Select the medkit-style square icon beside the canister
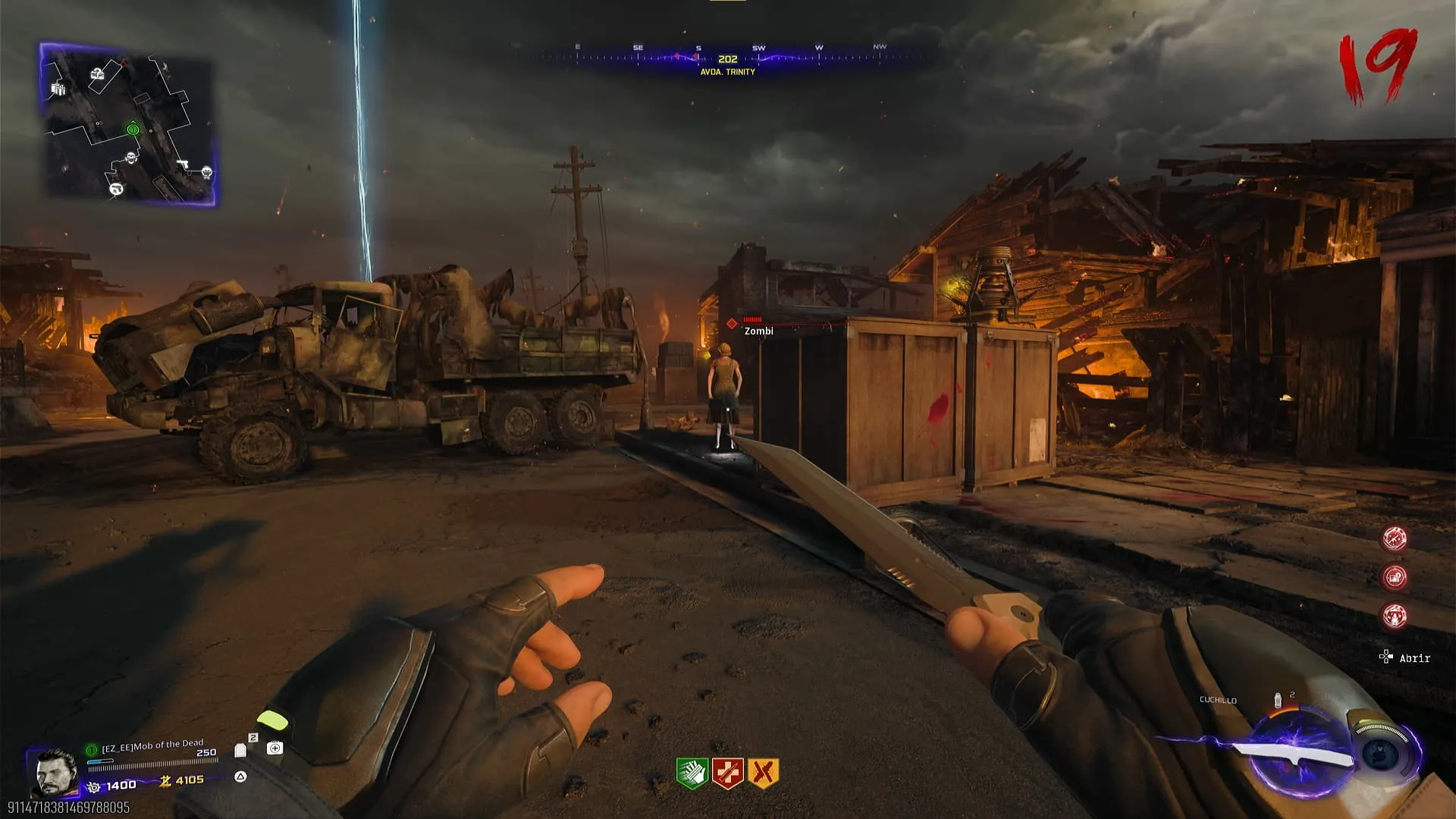The image size is (1456, 819). 275,748
